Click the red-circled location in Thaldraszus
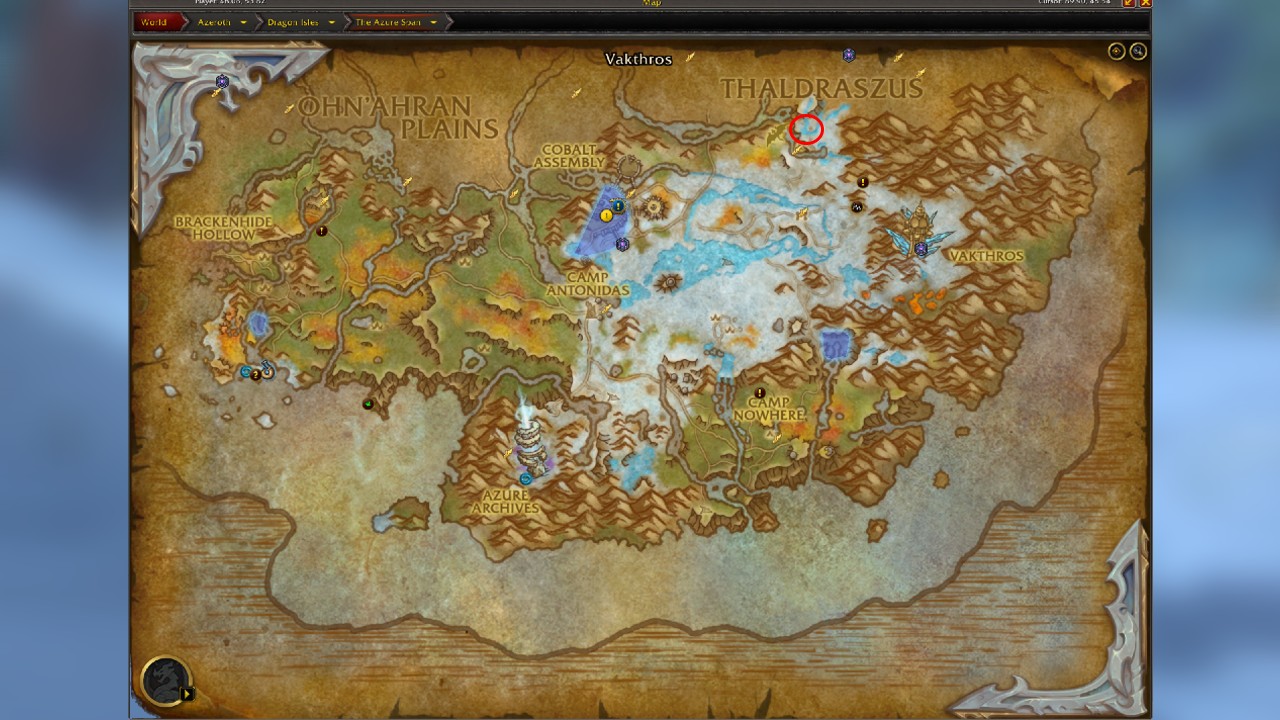1280x720 pixels. pos(806,128)
